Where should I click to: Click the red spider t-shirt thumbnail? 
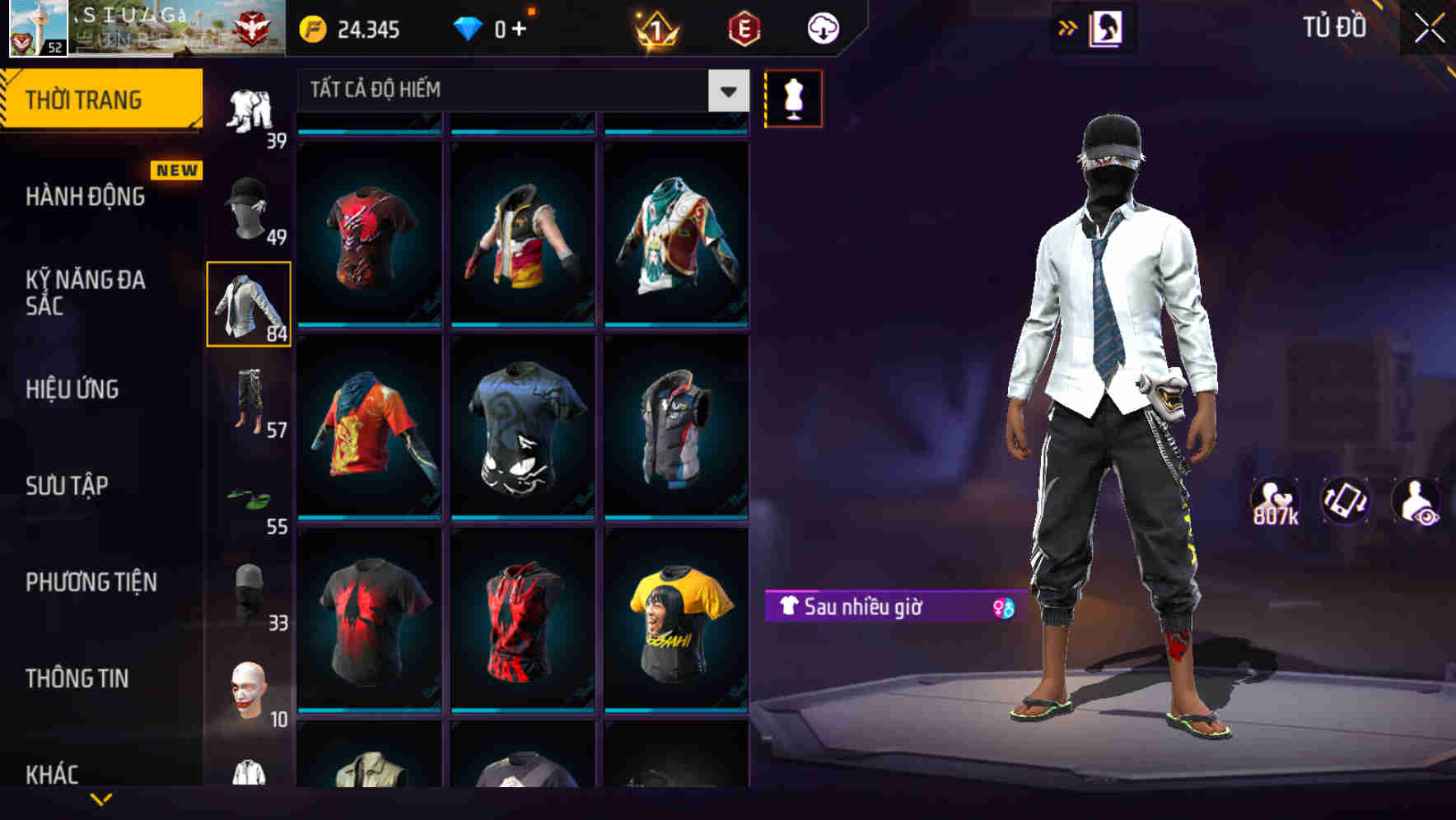(x=371, y=626)
